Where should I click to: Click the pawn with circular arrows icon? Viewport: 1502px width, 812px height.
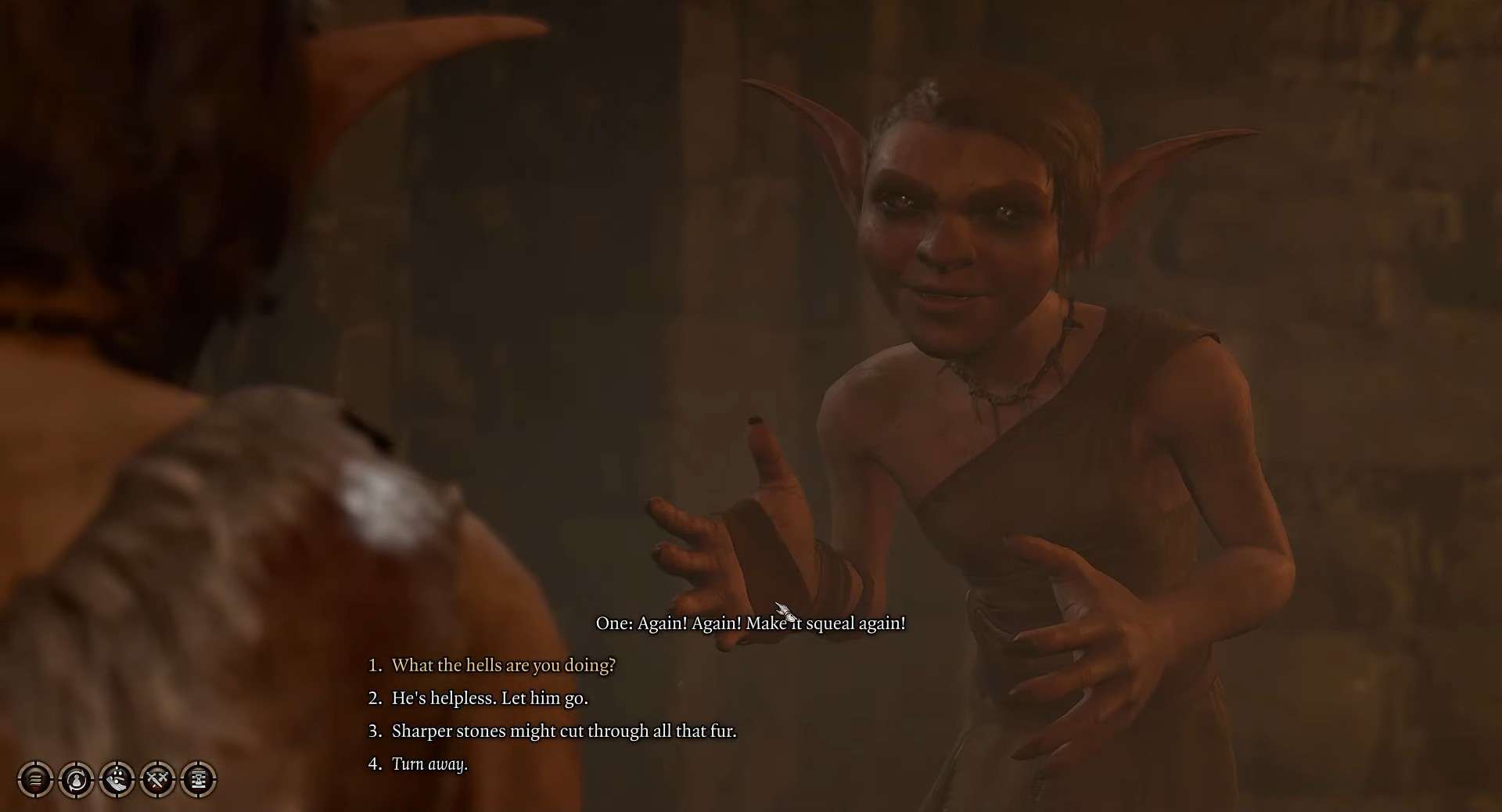tap(76, 779)
